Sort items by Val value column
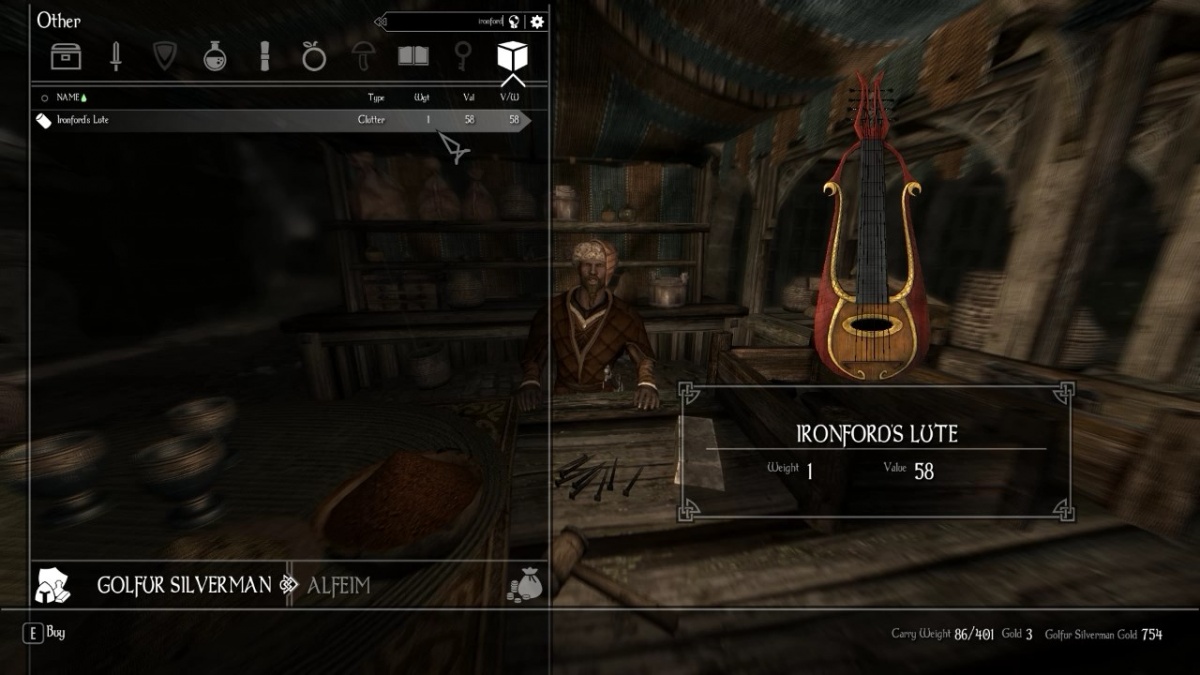Viewport: 1200px width, 675px height. click(468, 98)
